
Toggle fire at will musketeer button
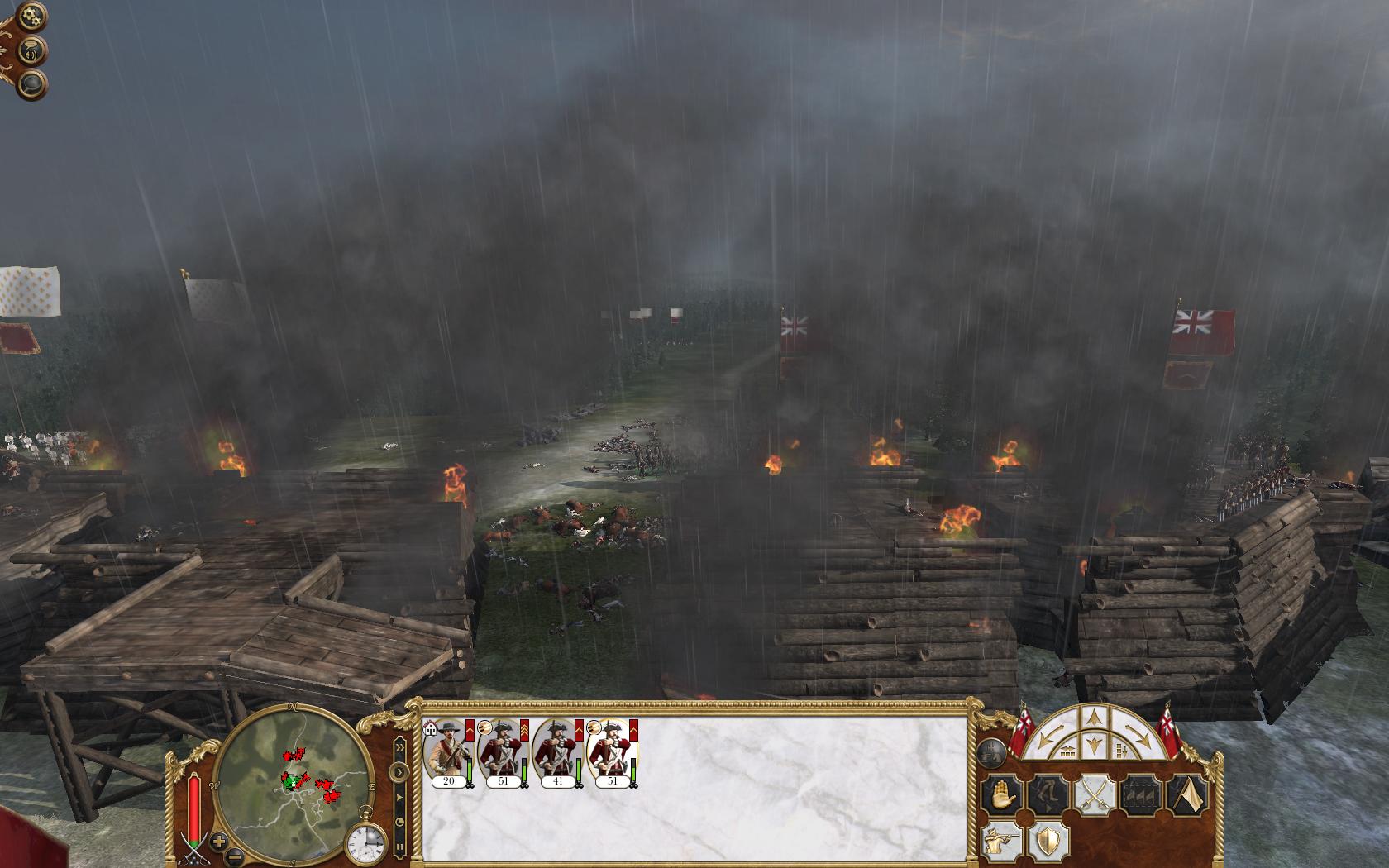coord(1002,842)
